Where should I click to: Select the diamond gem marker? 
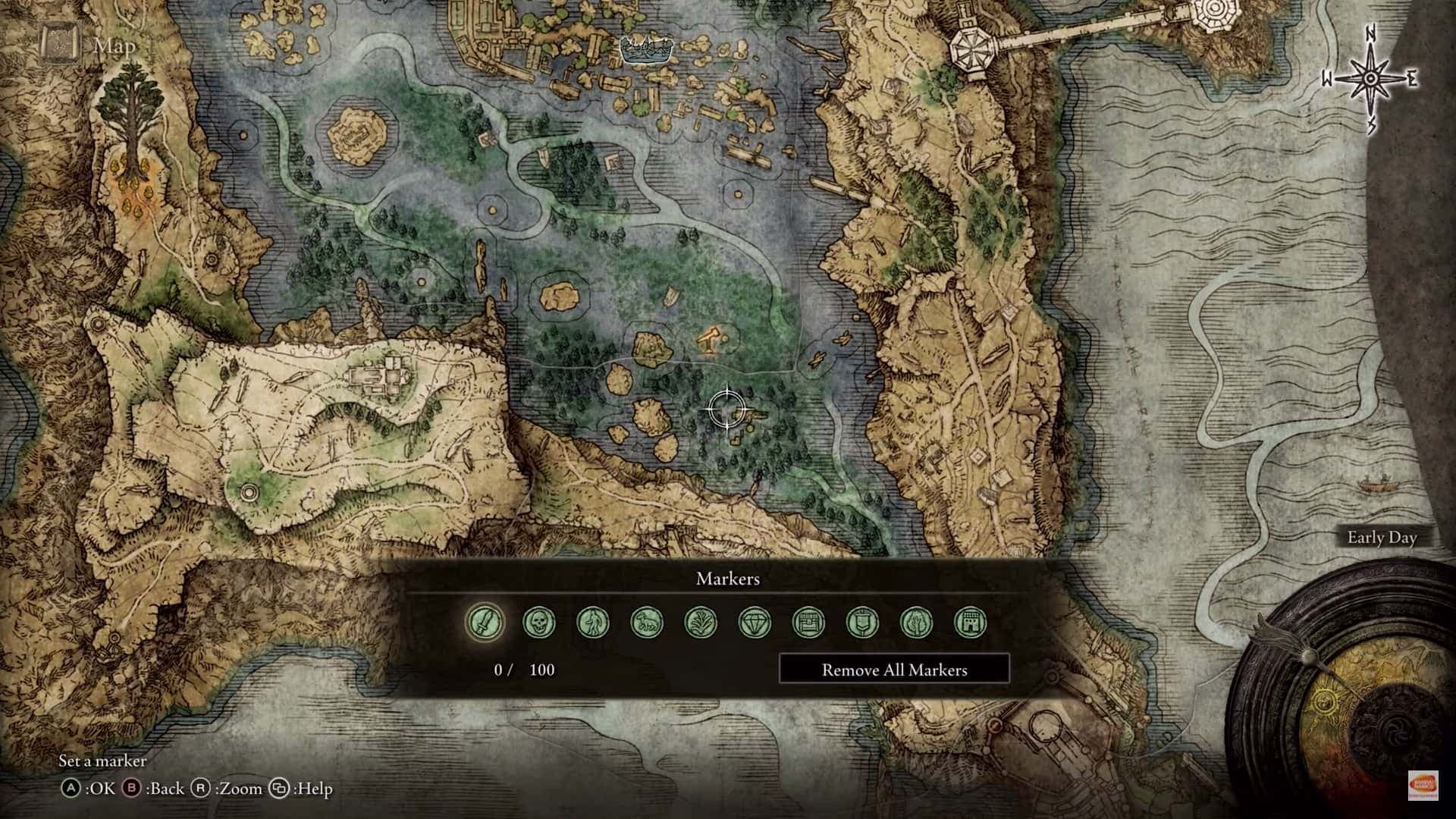755,623
